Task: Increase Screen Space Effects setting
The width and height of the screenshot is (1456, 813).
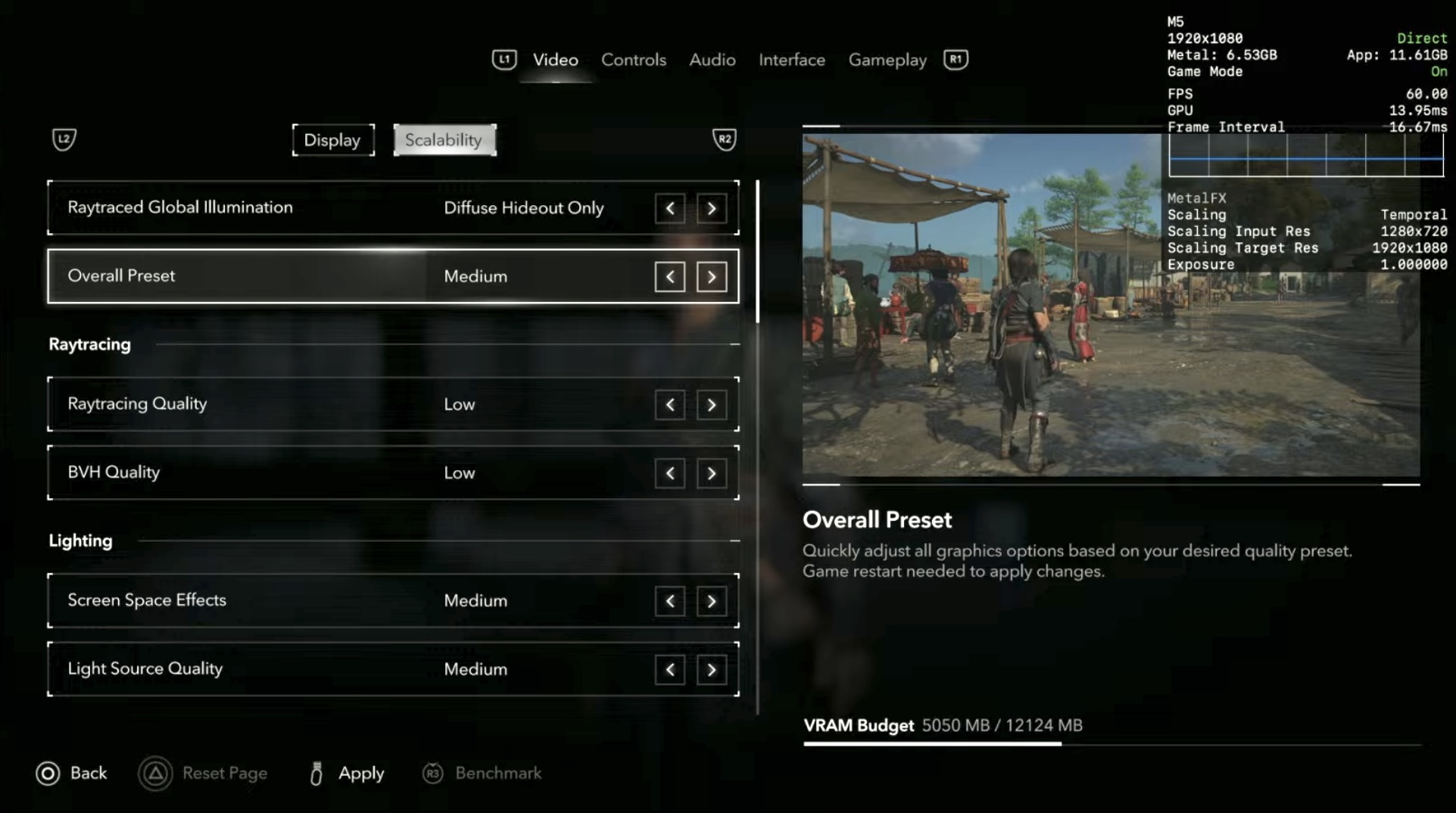Action: [x=711, y=601]
